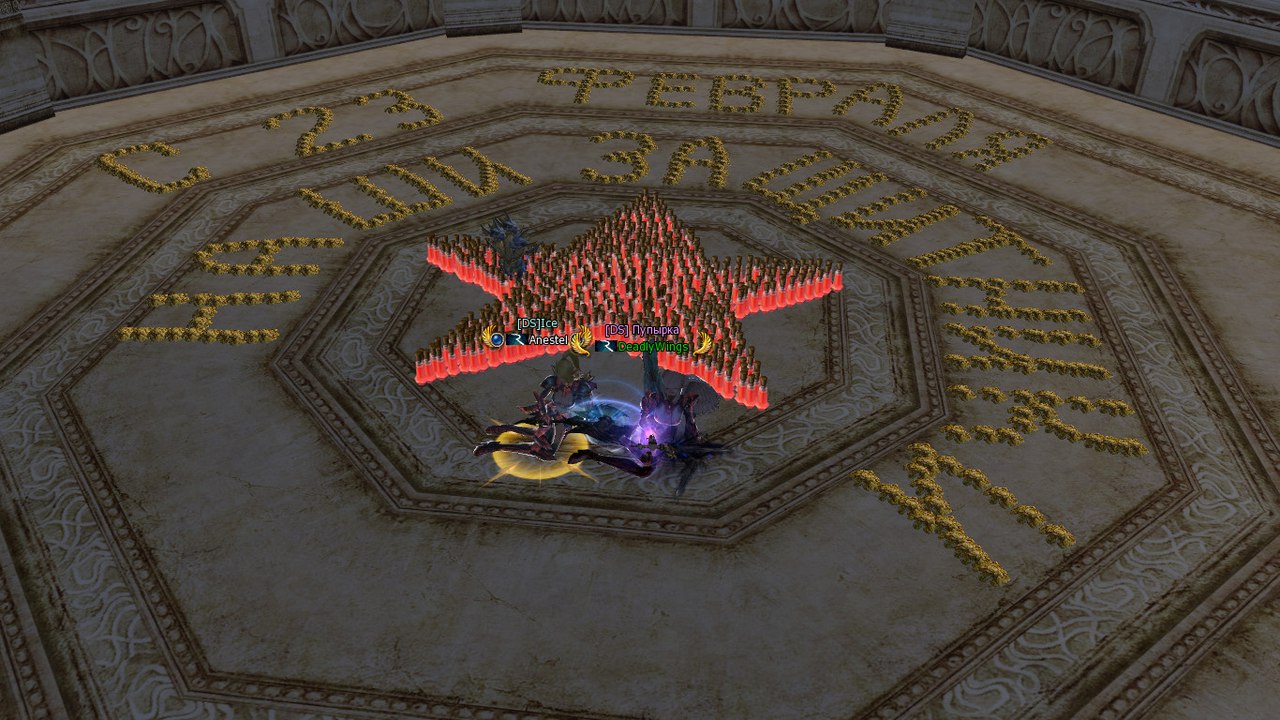Select the Anestel player nameplate
The height and width of the screenshot is (720, 1280).
(x=547, y=340)
